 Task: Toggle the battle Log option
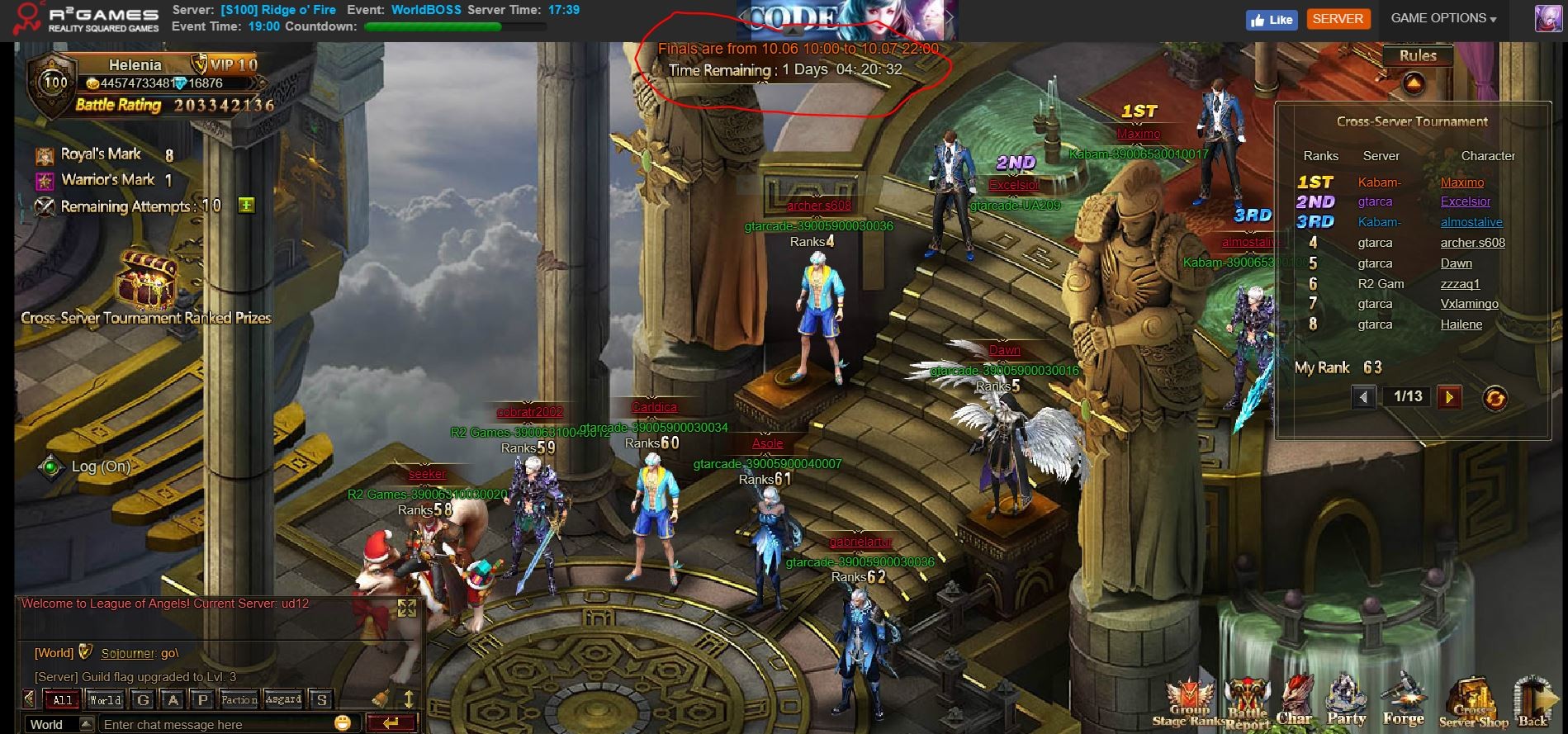click(51, 466)
